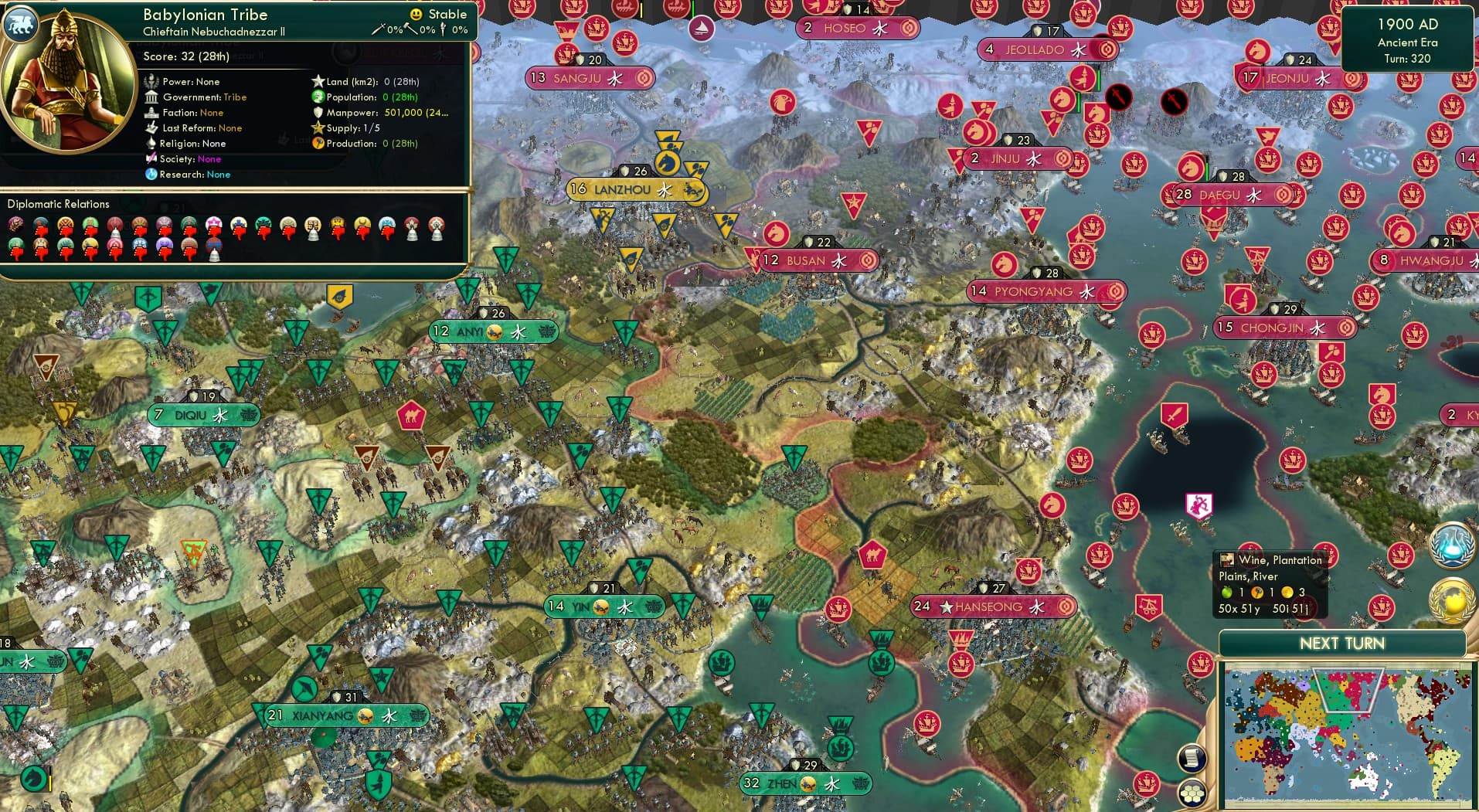Click the Manpower shield icon

click(318, 112)
